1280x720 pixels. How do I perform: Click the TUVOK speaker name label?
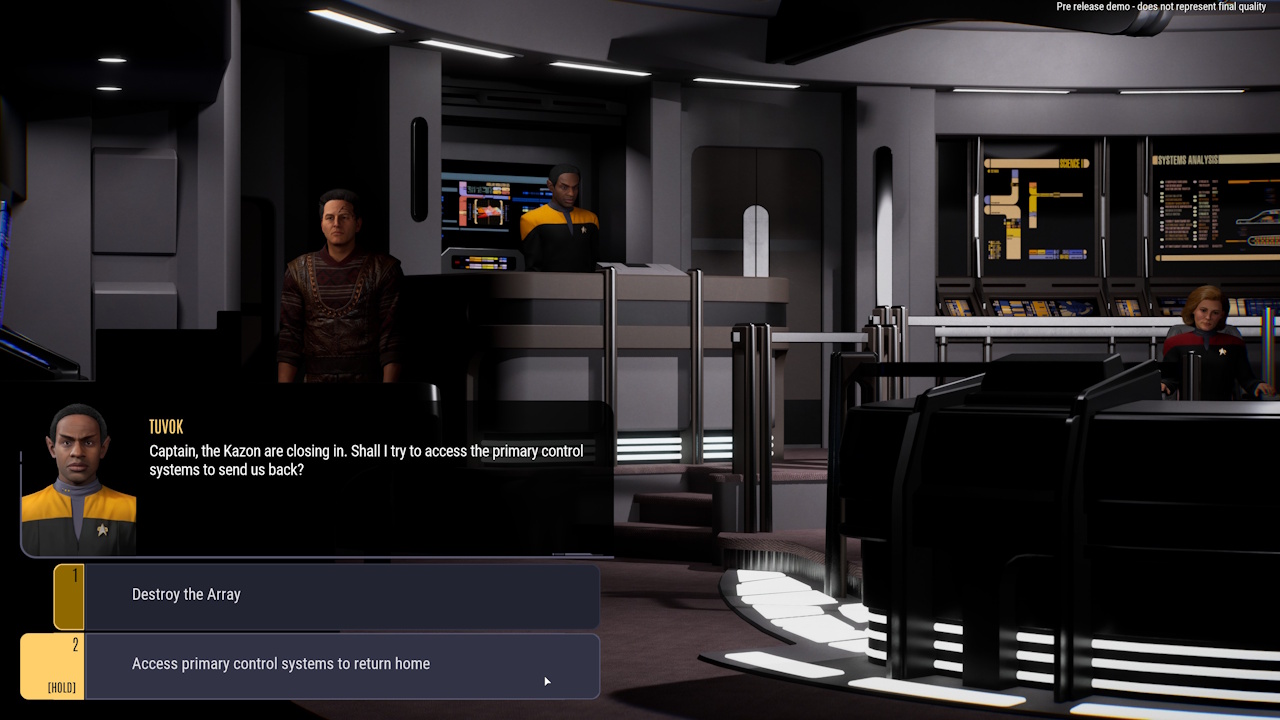coord(166,427)
